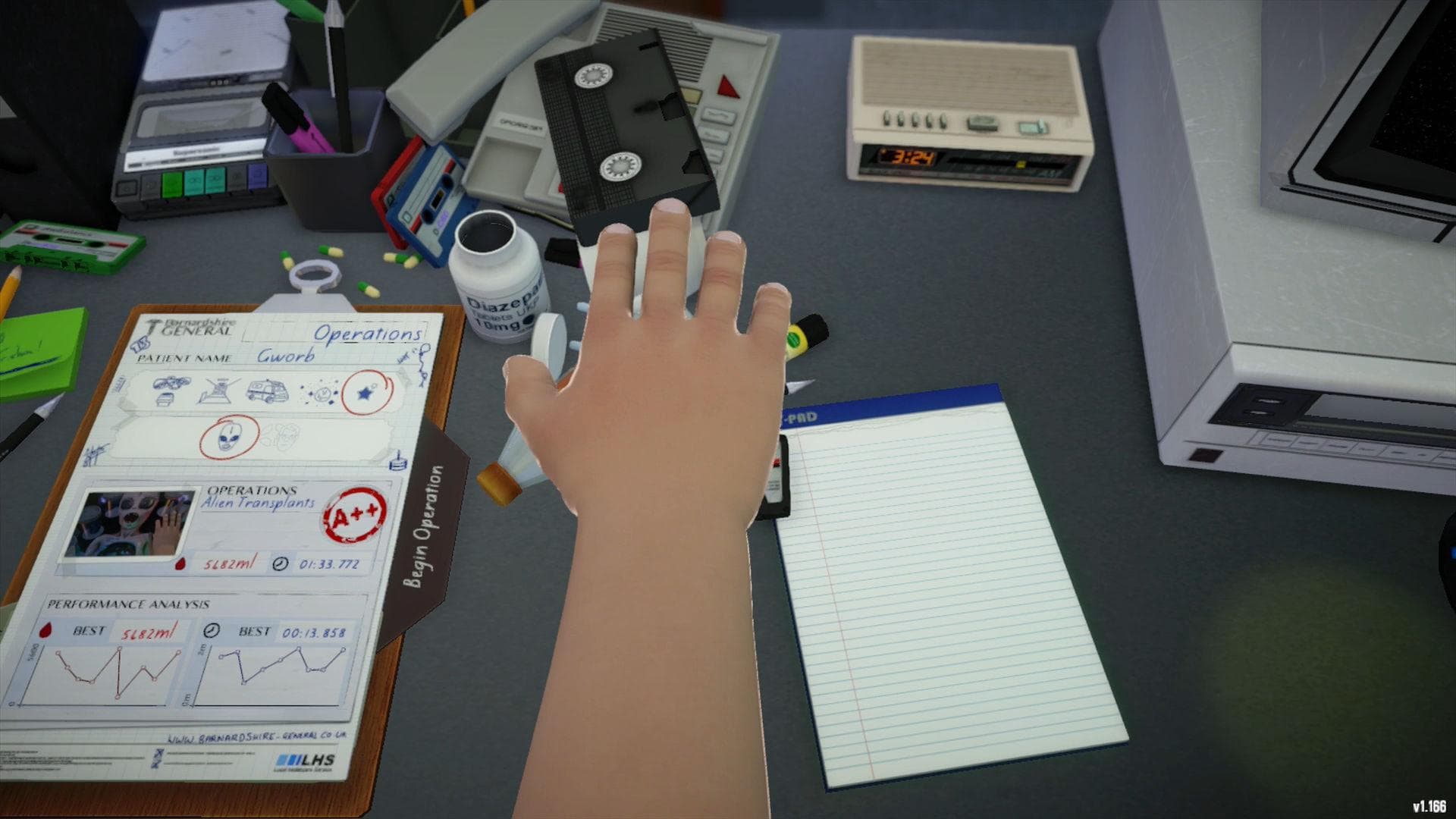
Task: Select the human face patient doodle
Action: (x=287, y=435)
